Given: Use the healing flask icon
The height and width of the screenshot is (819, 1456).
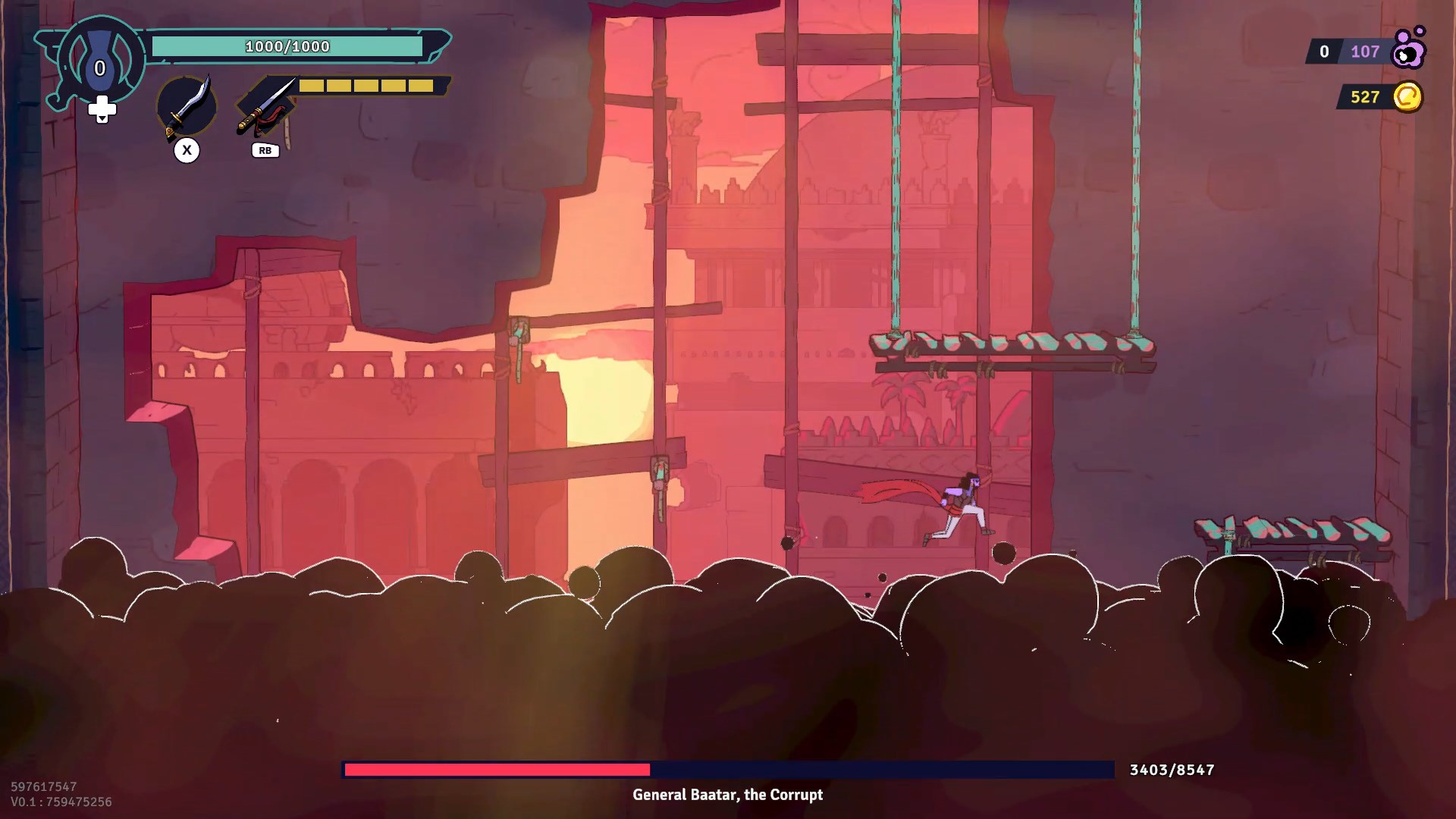Looking at the screenshot, I should pyautogui.click(x=100, y=61).
